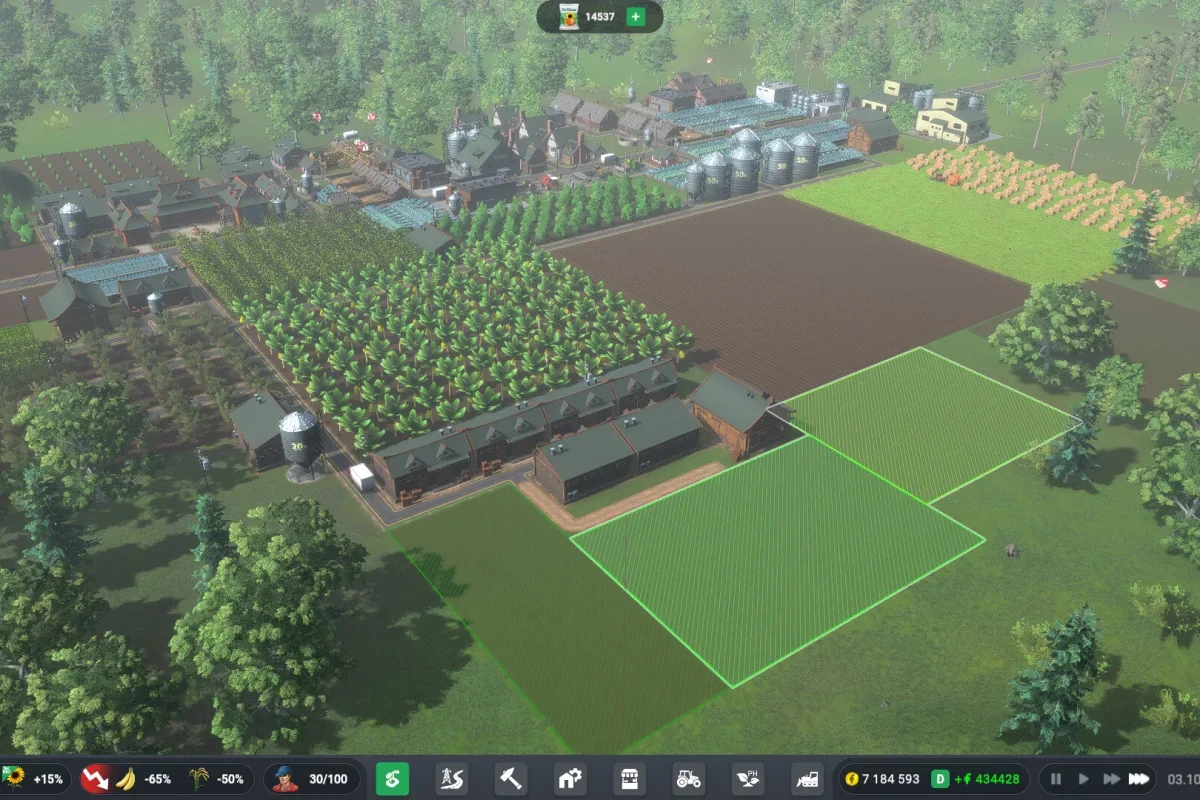Open the roads and power lines menu
This screenshot has height=800, width=1200.
tap(451, 779)
